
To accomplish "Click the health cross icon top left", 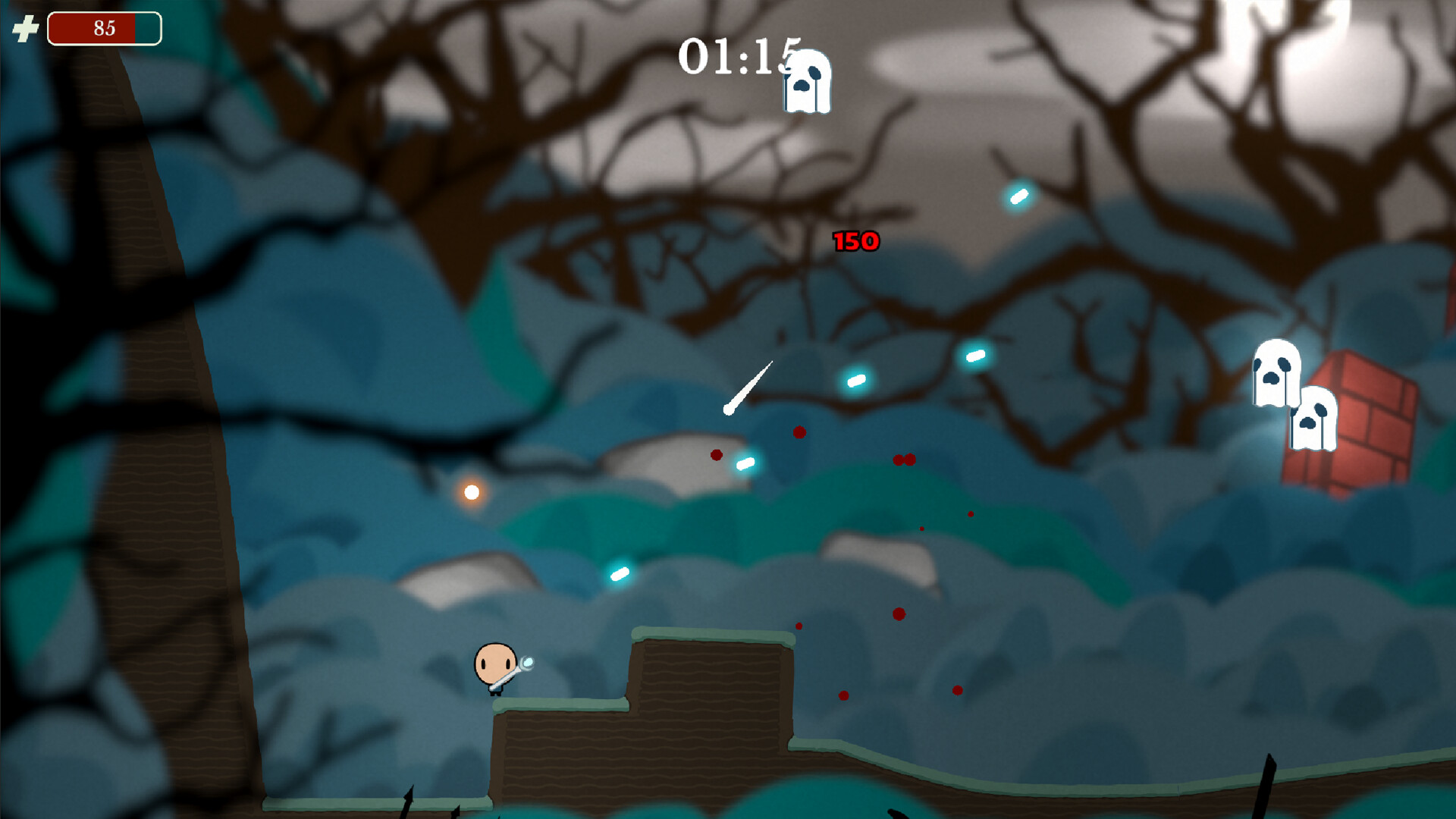I will (25, 28).
